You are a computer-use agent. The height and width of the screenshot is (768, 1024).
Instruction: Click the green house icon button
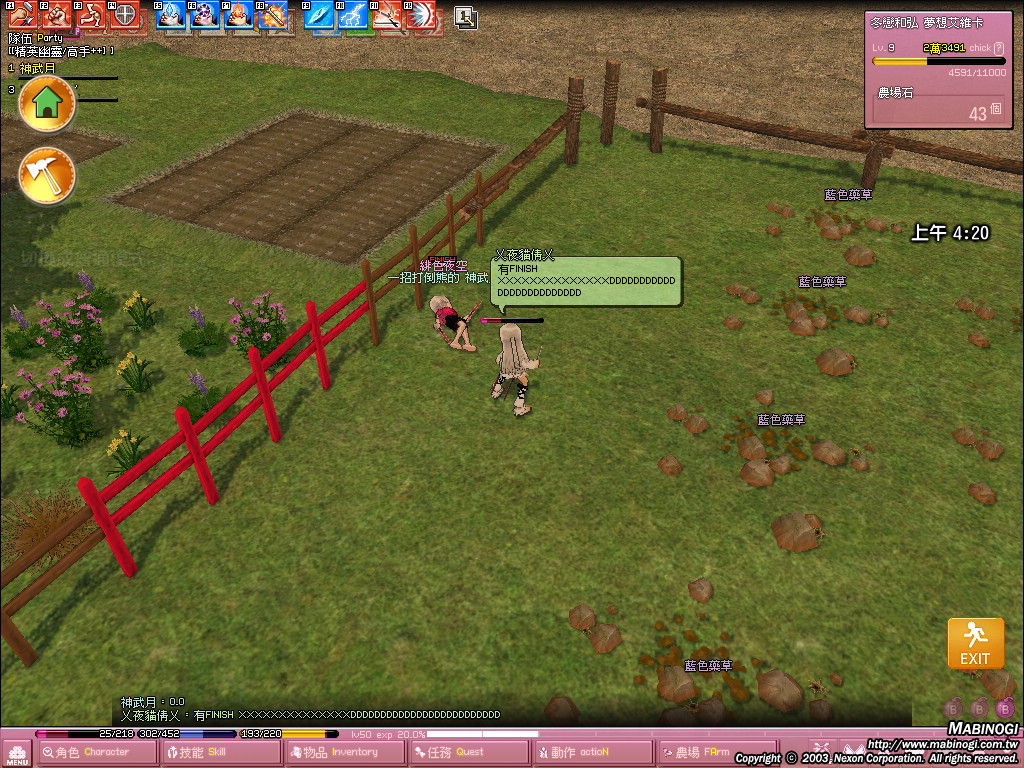tap(47, 103)
